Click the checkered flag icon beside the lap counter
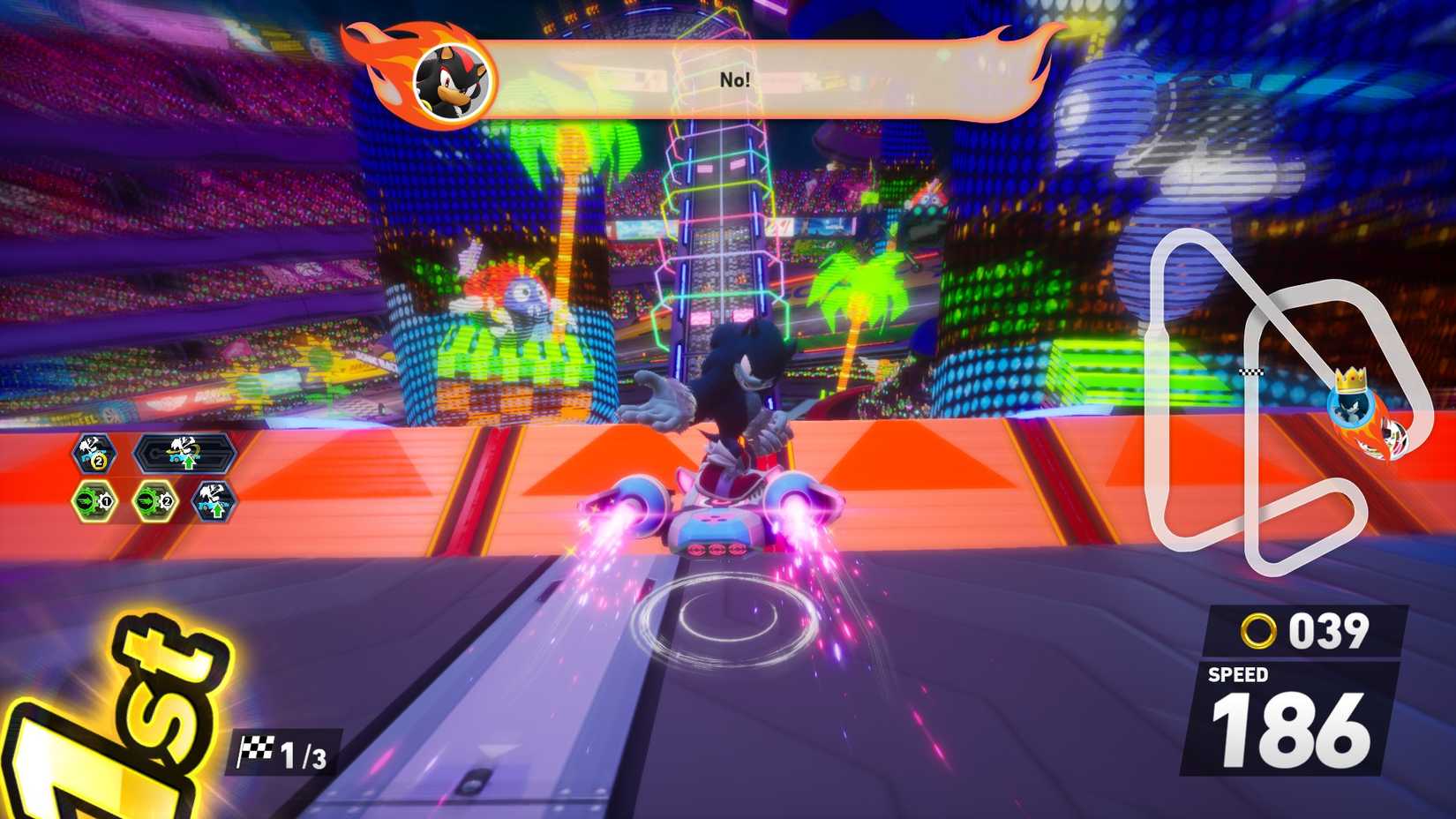1456x819 pixels. coord(259,747)
